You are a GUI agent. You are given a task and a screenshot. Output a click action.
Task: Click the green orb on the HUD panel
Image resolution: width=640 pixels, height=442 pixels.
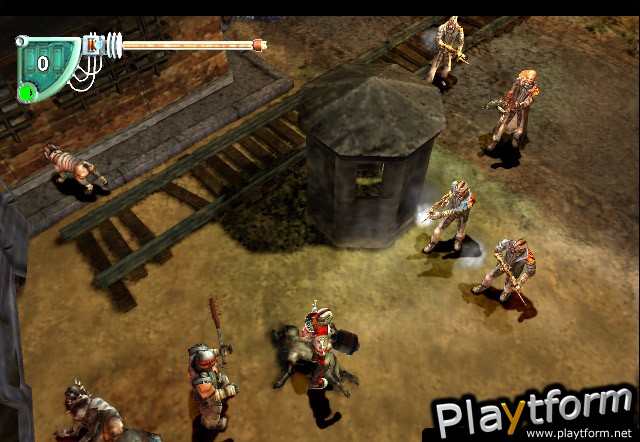tap(27, 93)
